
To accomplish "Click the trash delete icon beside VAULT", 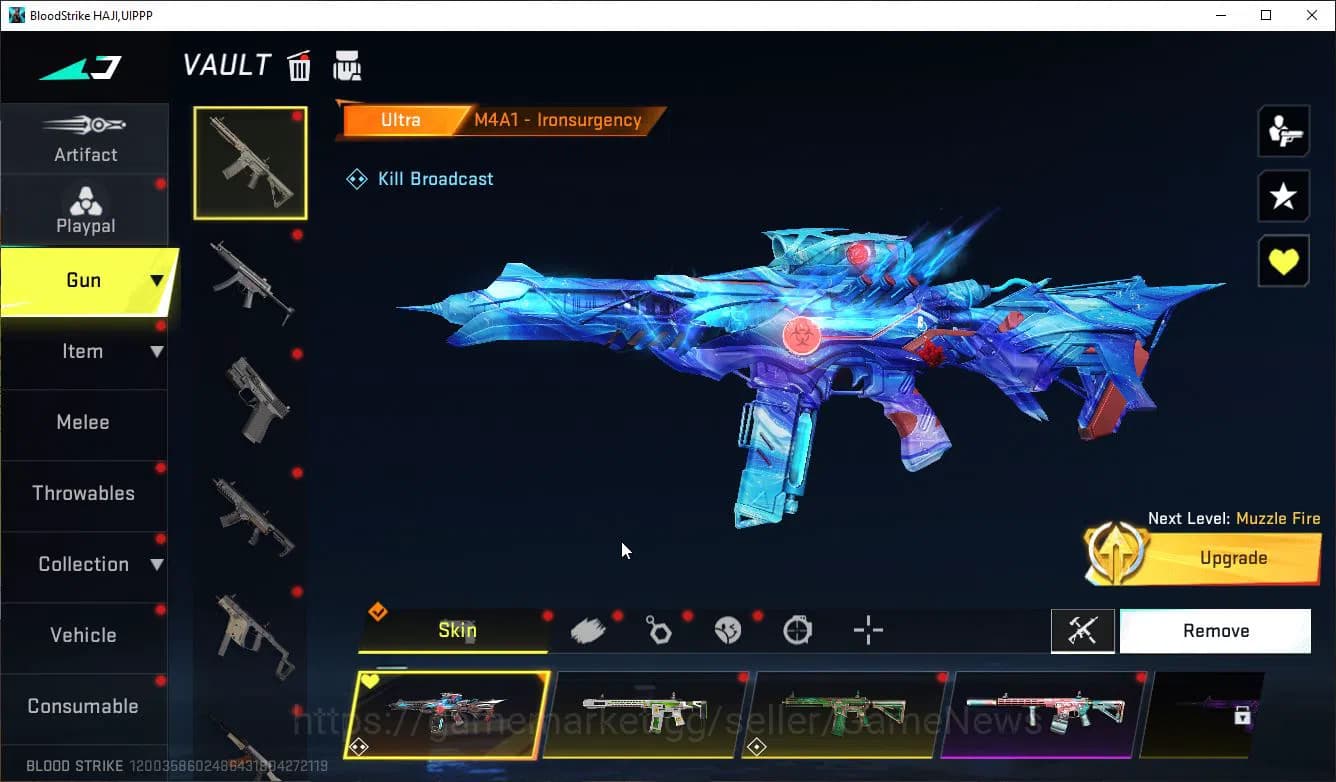I will point(299,65).
